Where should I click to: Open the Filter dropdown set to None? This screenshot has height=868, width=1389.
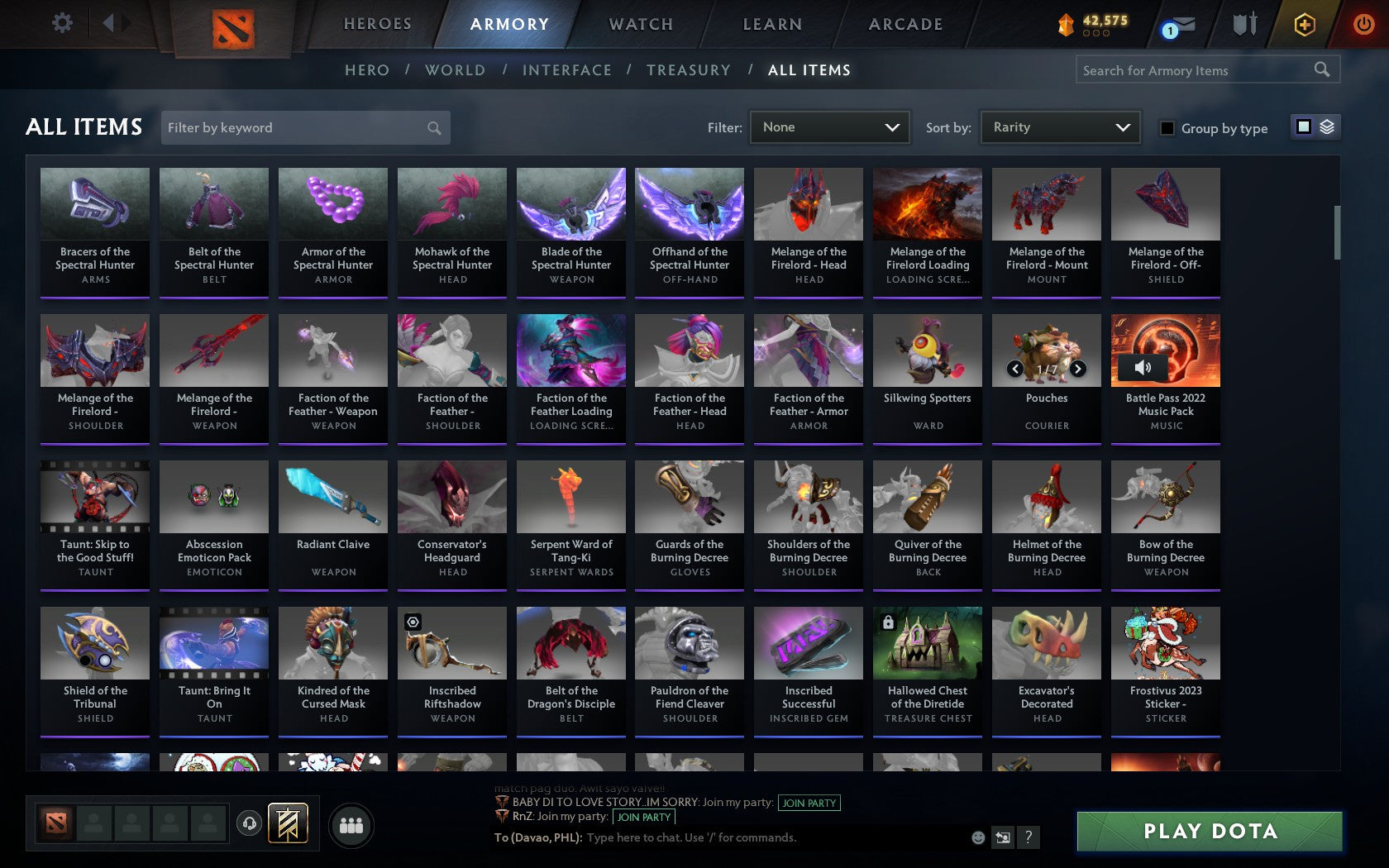829,127
